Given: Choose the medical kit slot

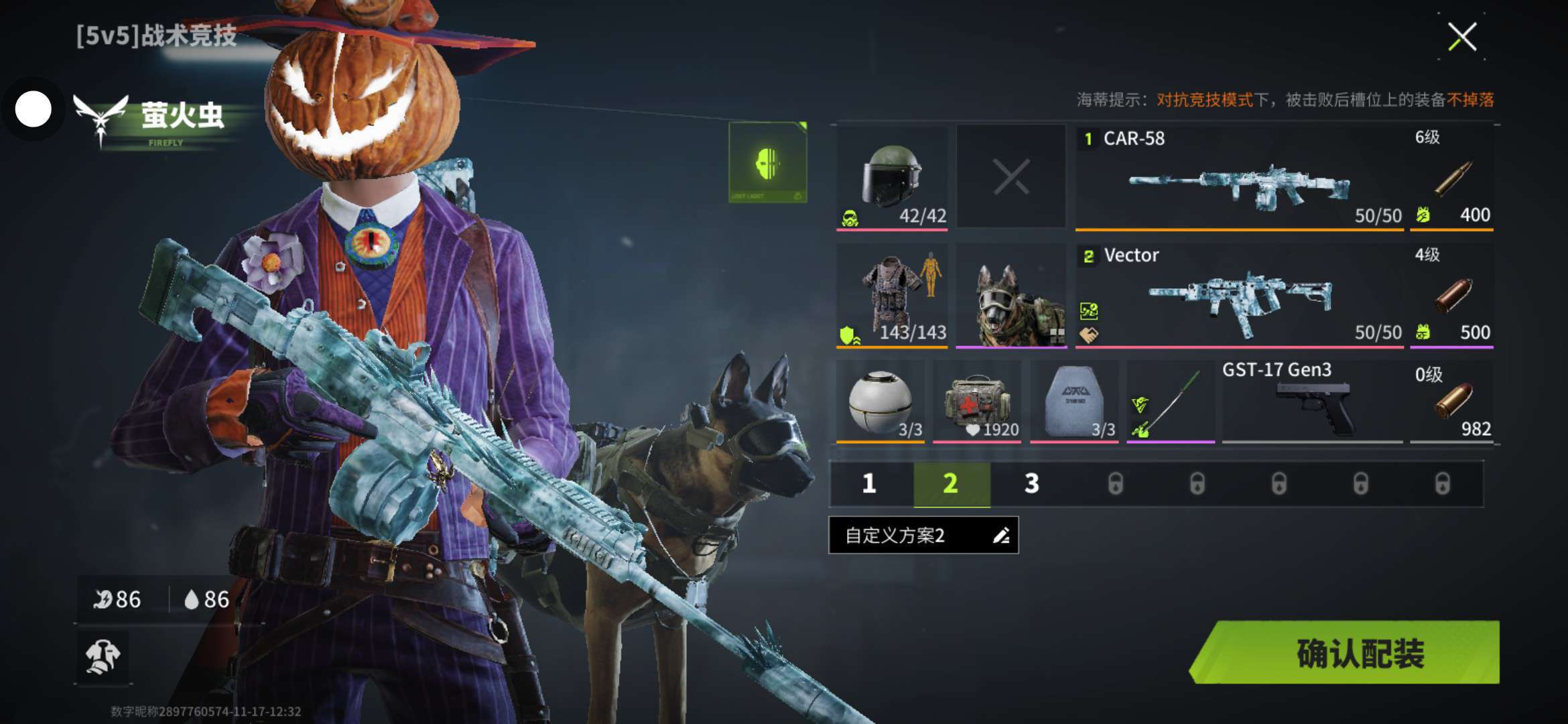Looking at the screenshot, I should 977,402.
